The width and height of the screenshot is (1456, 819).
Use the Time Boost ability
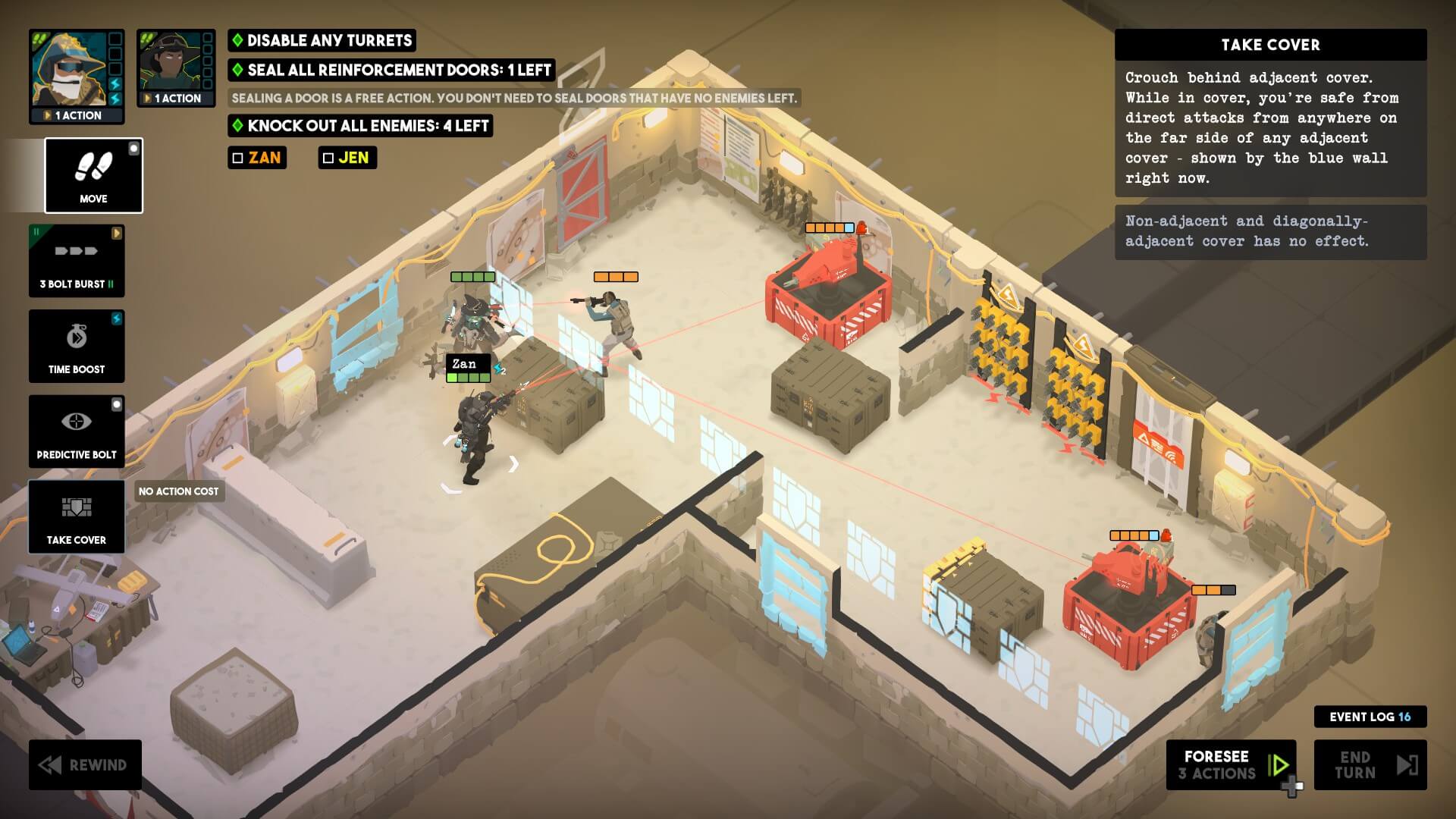[x=77, y=346]
